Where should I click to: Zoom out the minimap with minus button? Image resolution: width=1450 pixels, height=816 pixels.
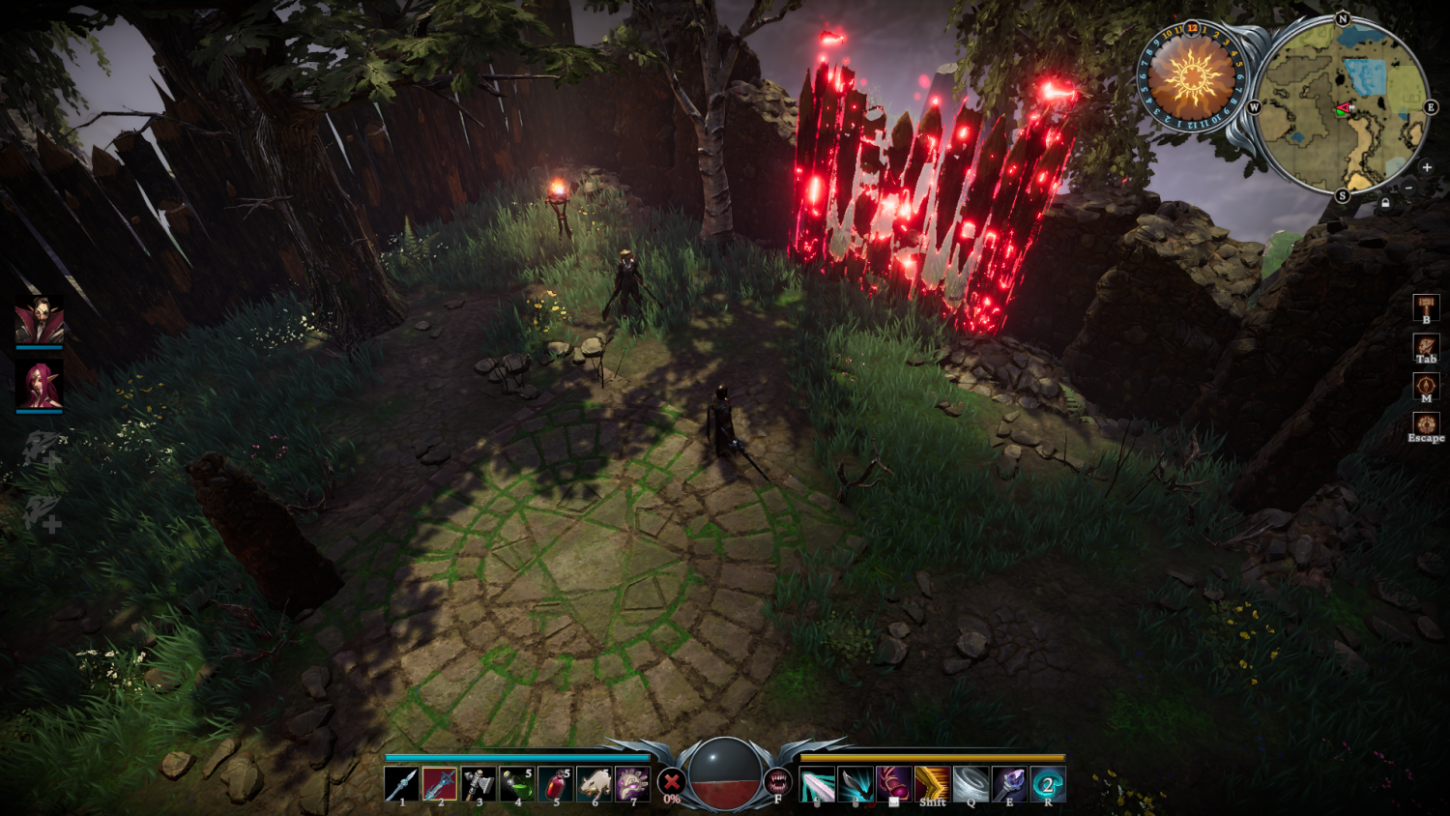click(1409, 187)
